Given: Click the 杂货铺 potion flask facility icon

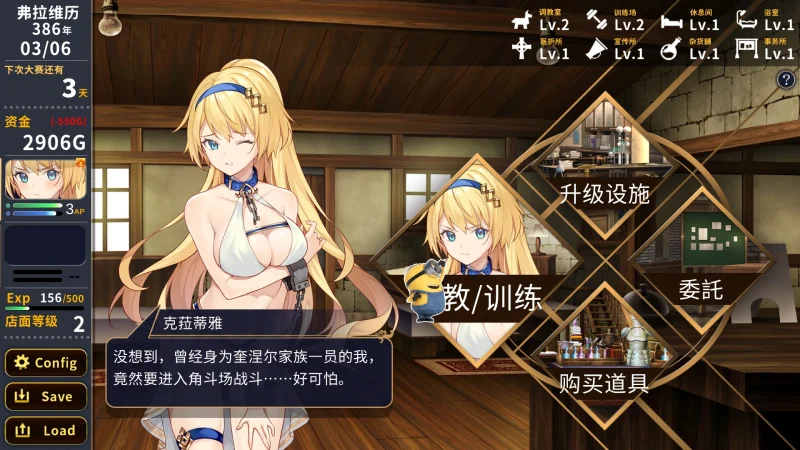Looking at the screenshot, I should (672, 49).
